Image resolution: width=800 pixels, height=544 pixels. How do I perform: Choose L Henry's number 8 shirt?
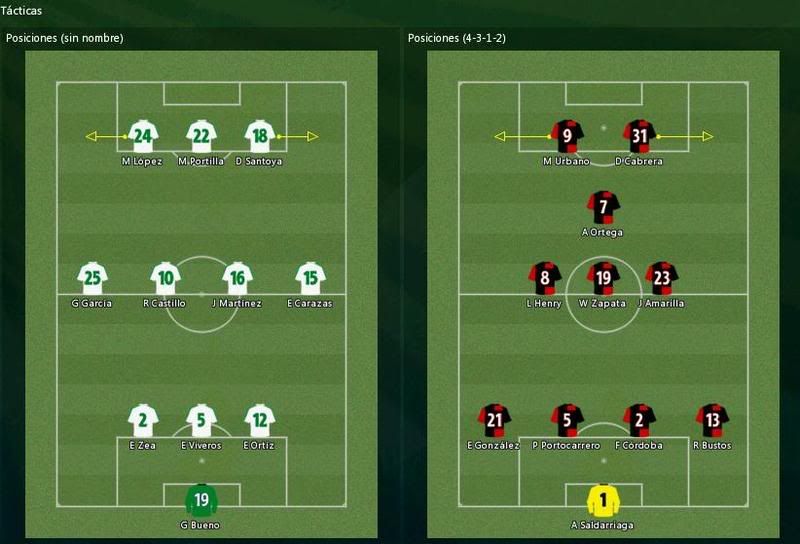point(545,278)
